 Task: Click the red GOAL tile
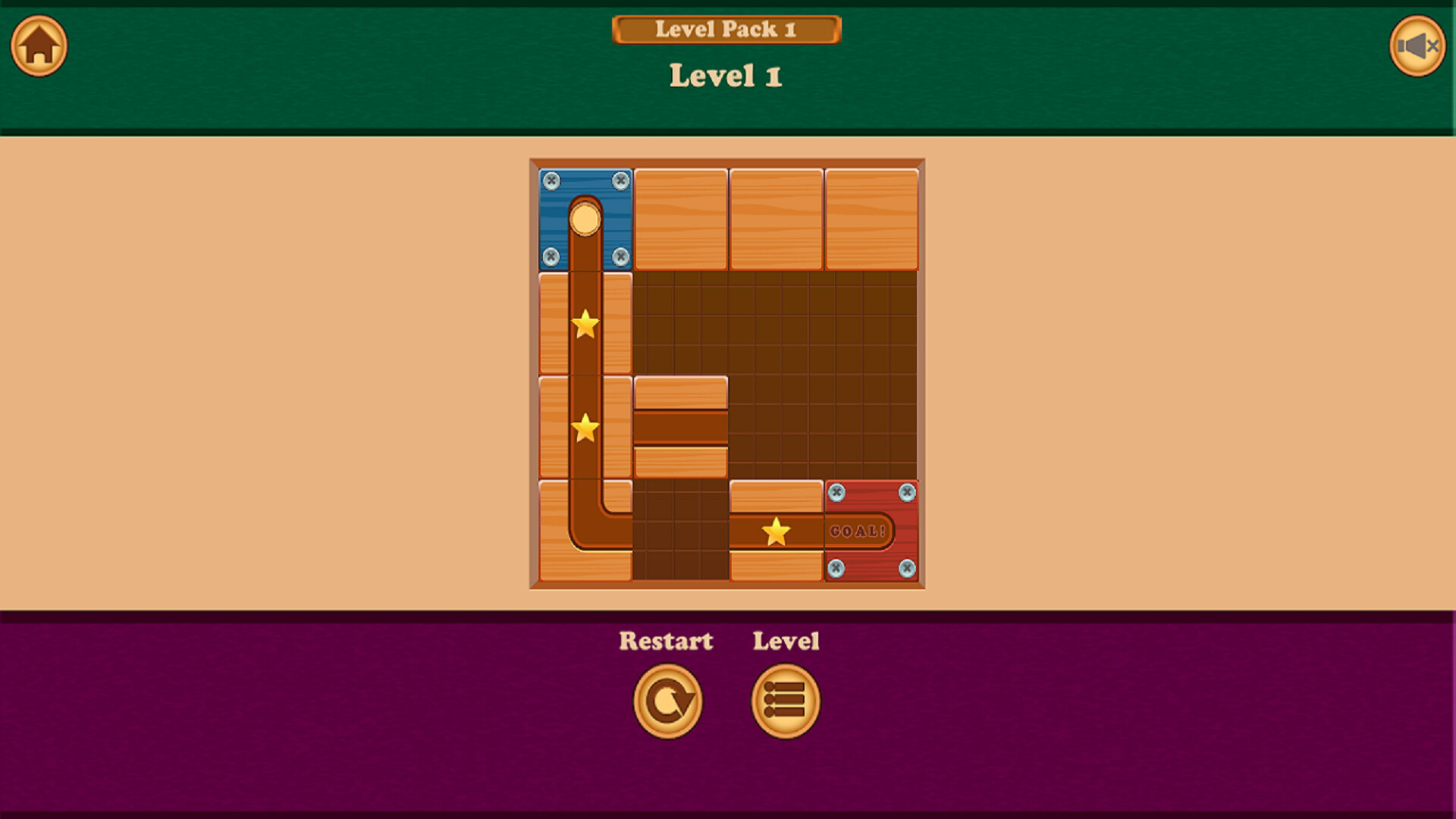click(x=871, y=531)
